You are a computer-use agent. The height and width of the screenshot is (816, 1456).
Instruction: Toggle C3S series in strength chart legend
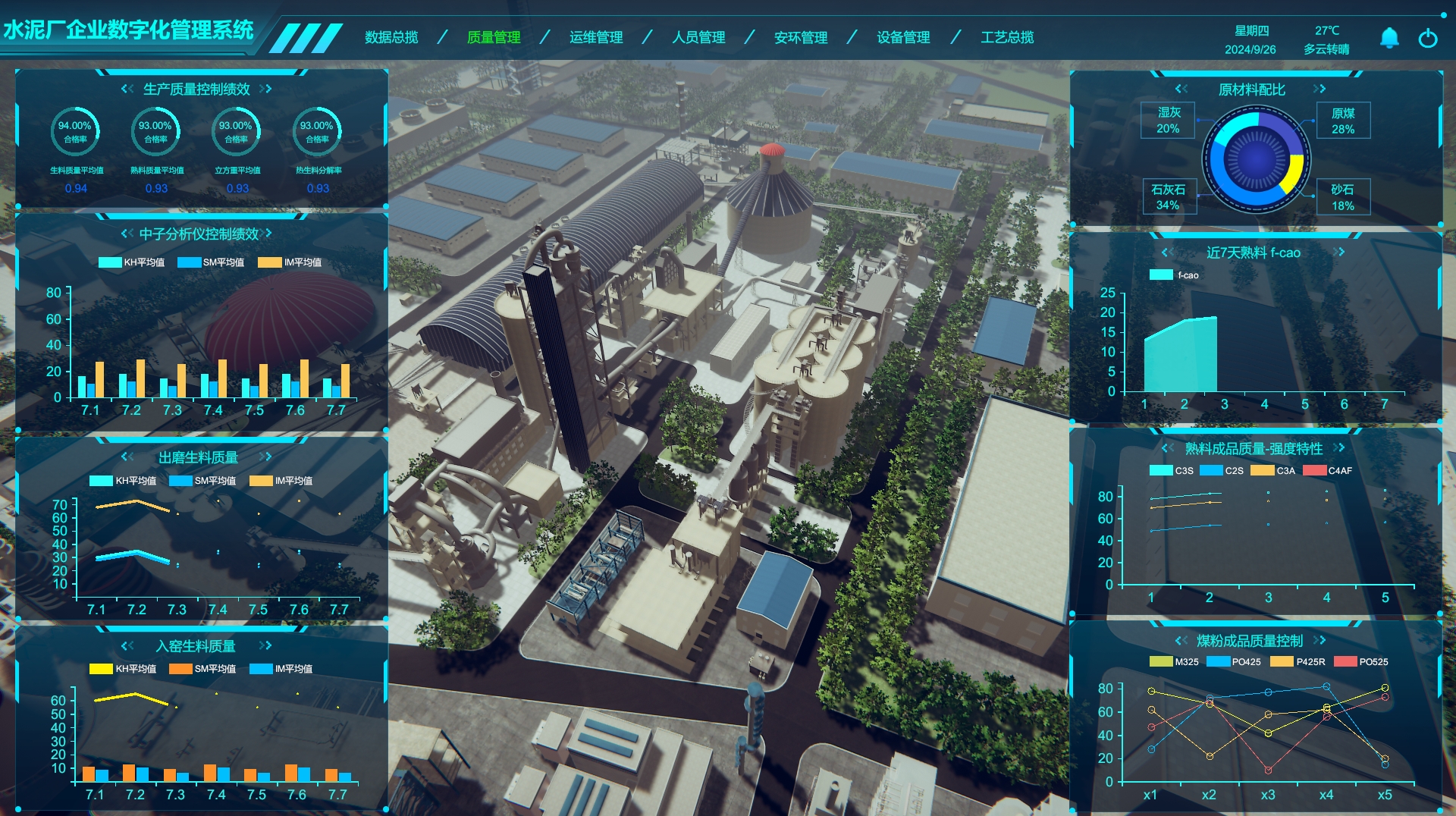coord(1172,471)
